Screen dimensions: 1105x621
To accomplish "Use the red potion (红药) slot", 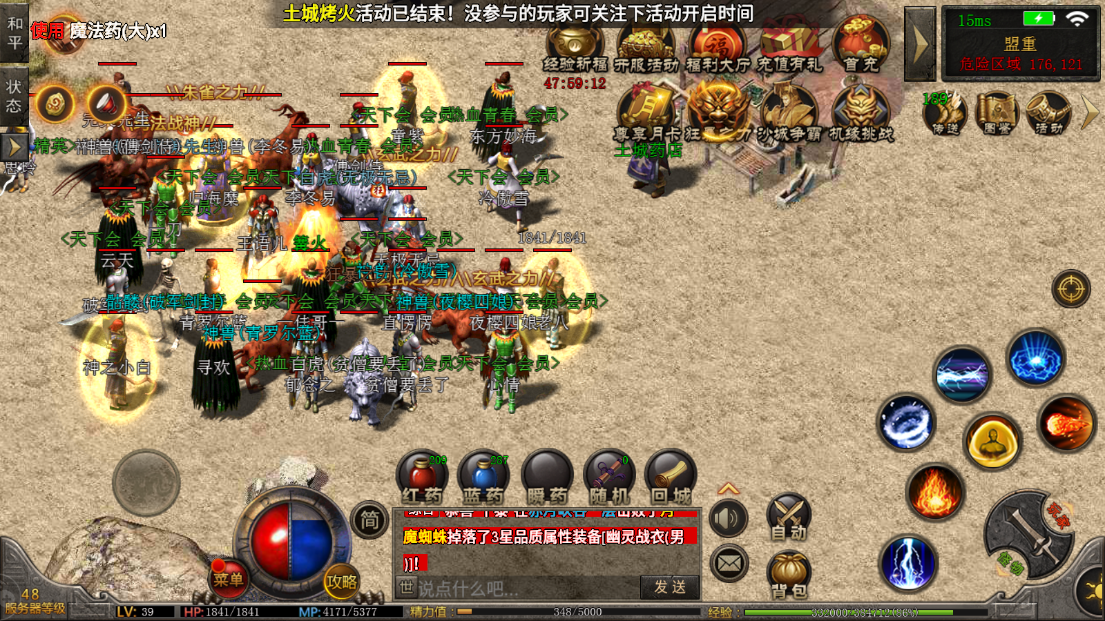I will click(421, 475).
